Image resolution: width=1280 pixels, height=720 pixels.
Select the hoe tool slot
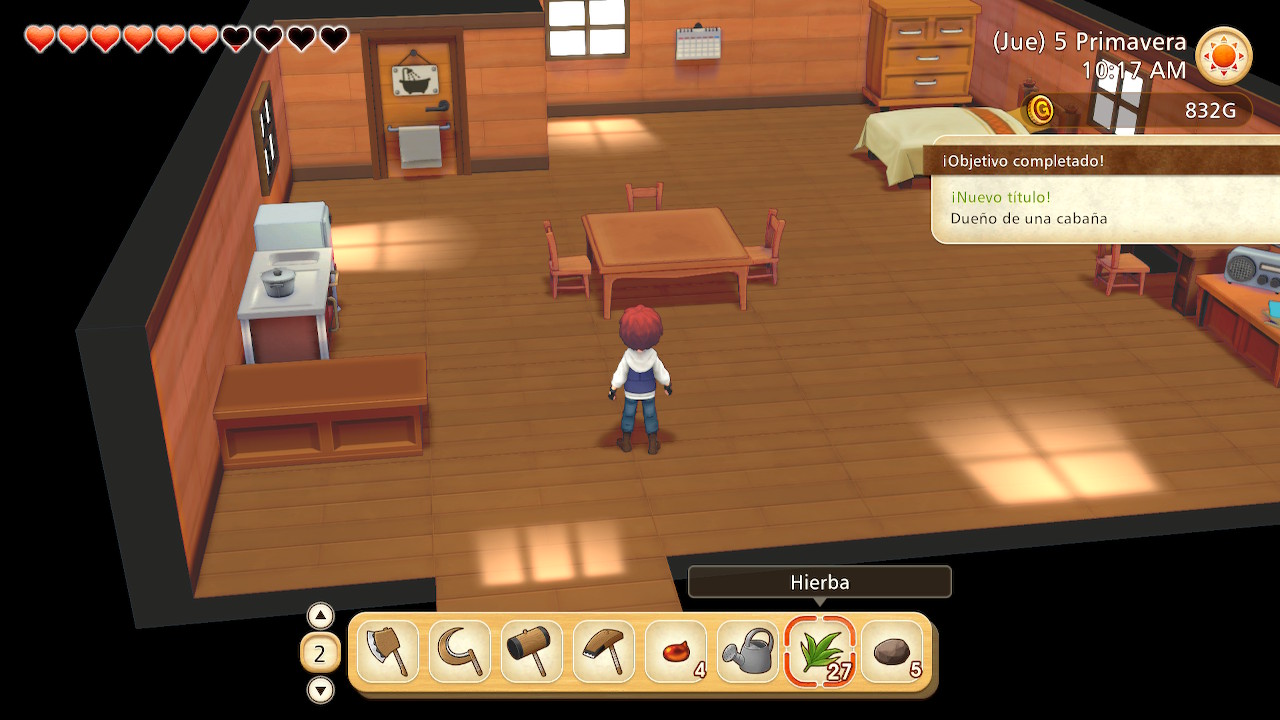604,652
